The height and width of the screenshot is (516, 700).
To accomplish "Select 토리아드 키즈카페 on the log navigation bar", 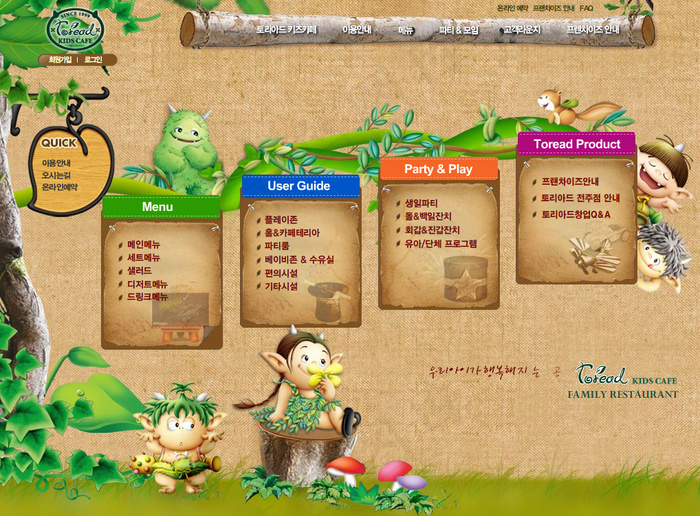I will point(286,31).
